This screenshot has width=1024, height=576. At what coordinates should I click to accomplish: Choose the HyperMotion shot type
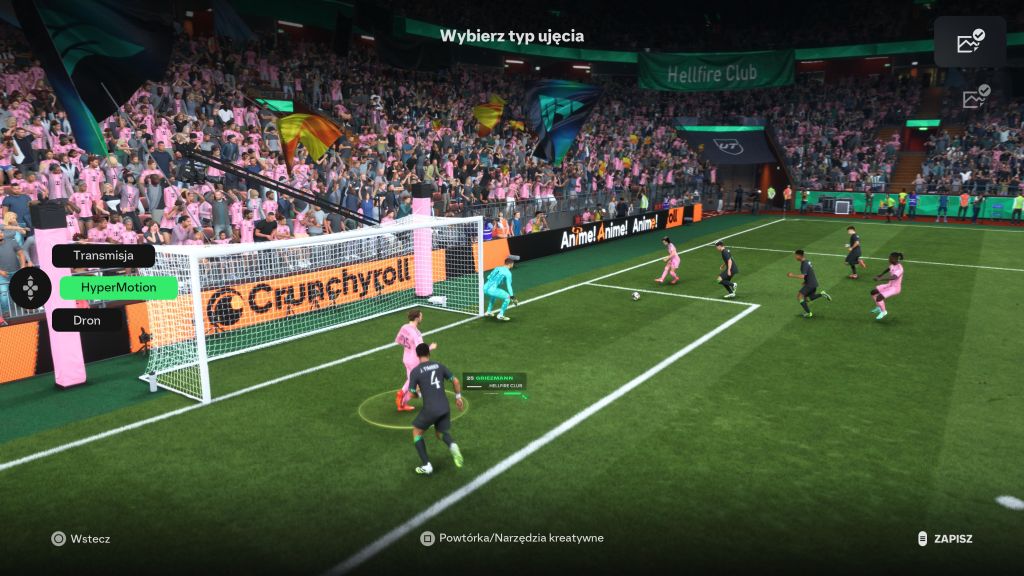tap(118, 288)
